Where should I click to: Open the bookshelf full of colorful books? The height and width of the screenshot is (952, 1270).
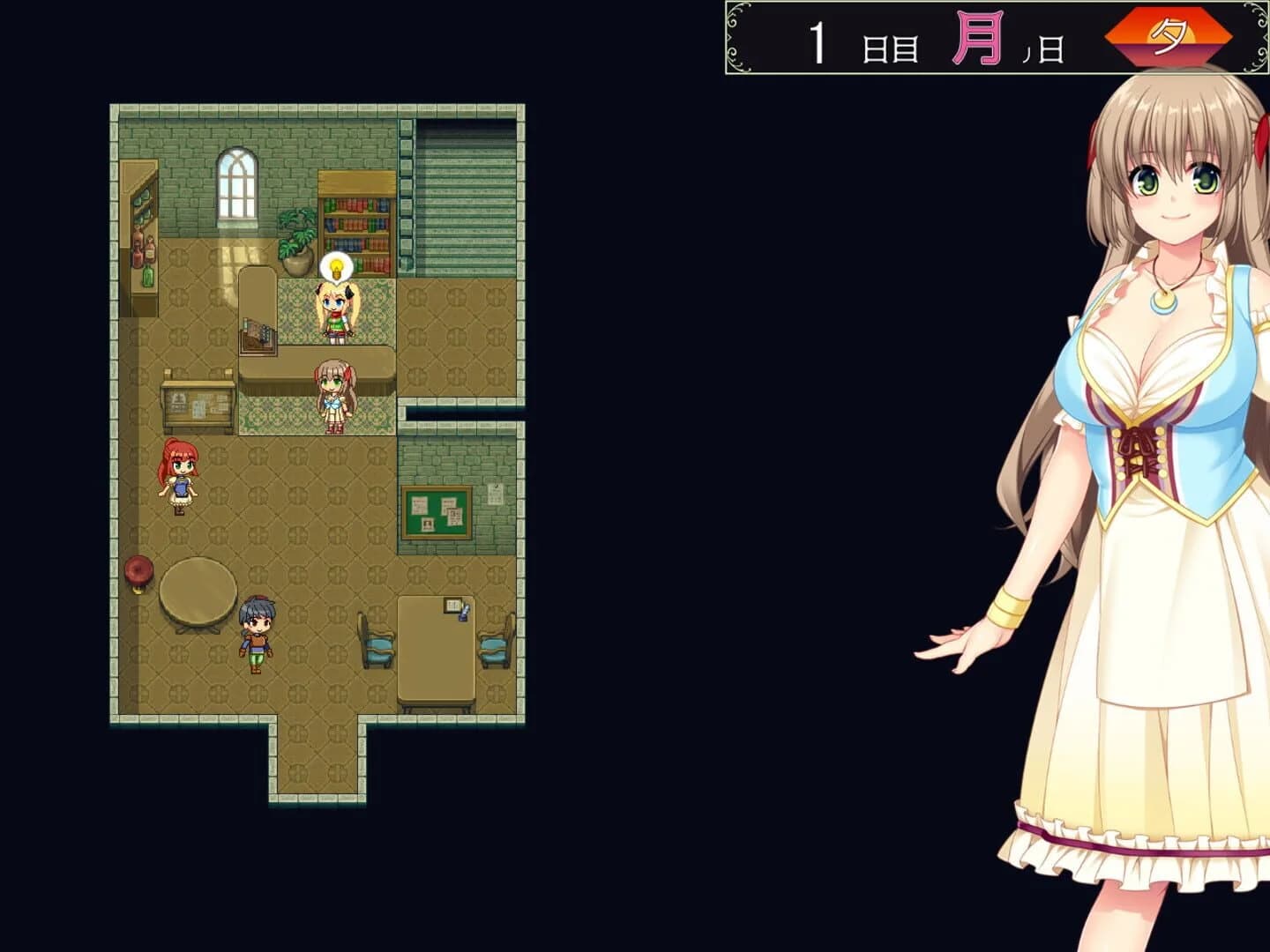coord(356,225)
